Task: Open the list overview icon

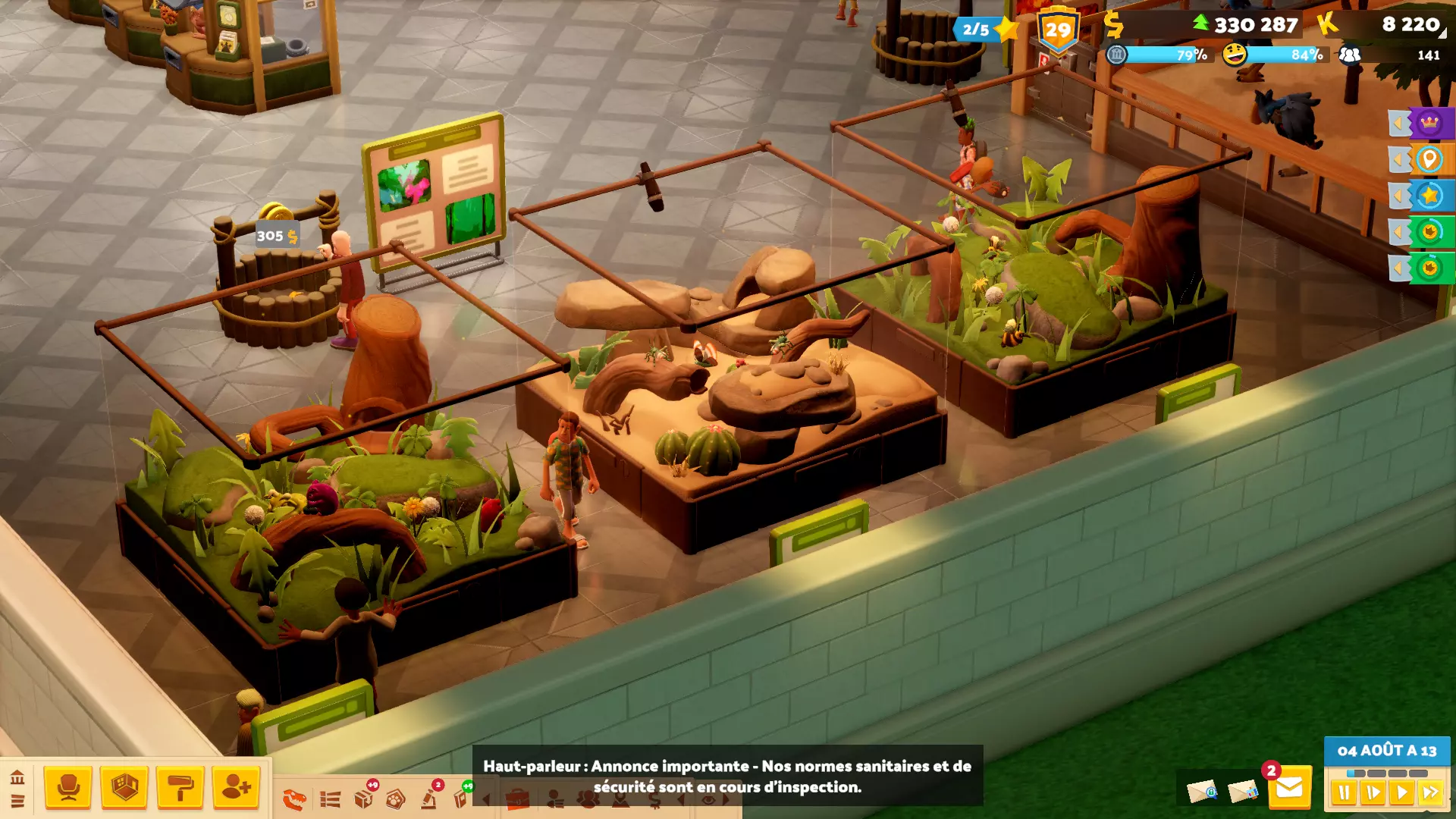Action: [x=330, y=799]
